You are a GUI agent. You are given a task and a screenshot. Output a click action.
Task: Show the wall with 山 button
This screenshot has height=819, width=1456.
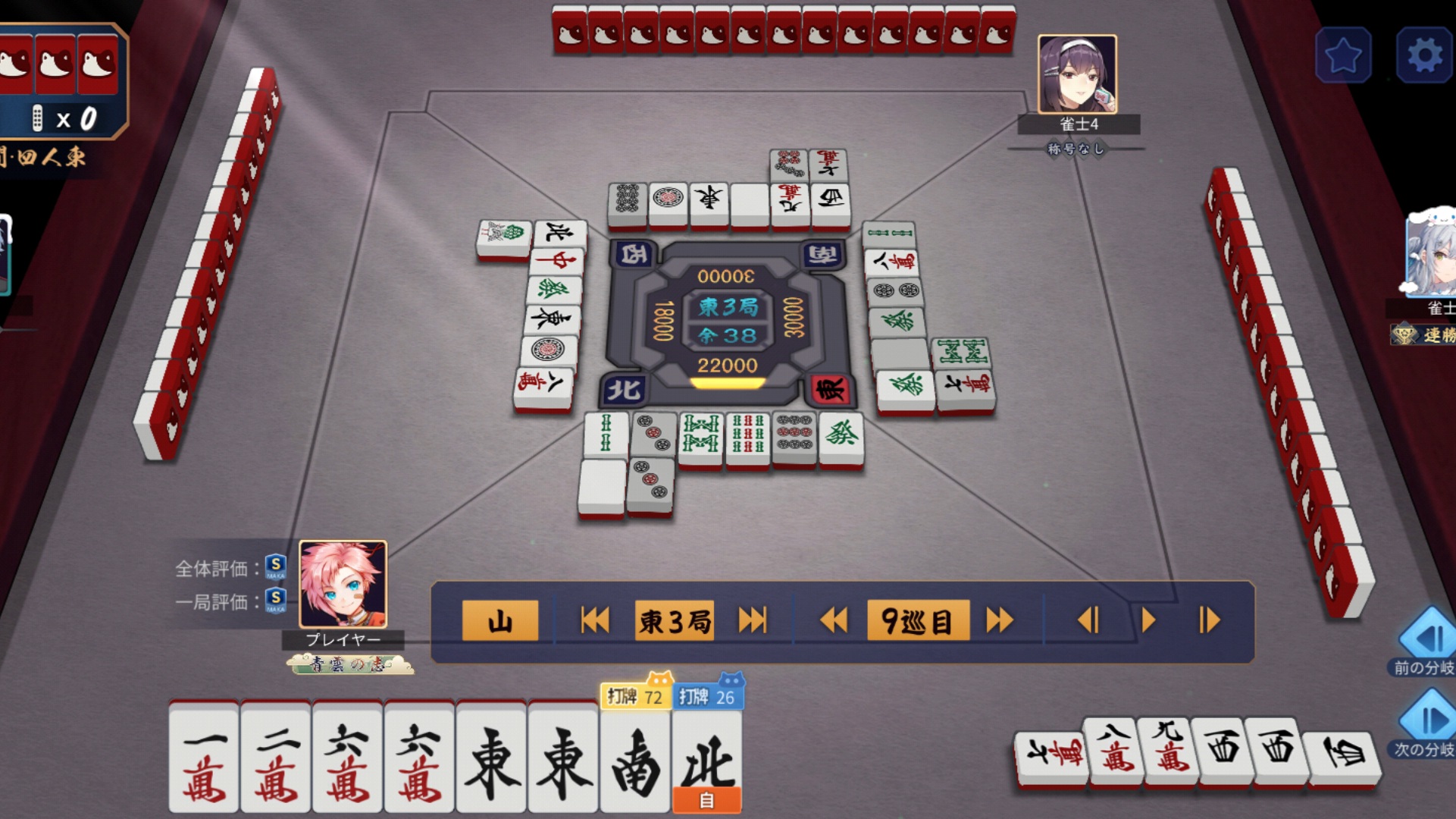tap(500, 621)
